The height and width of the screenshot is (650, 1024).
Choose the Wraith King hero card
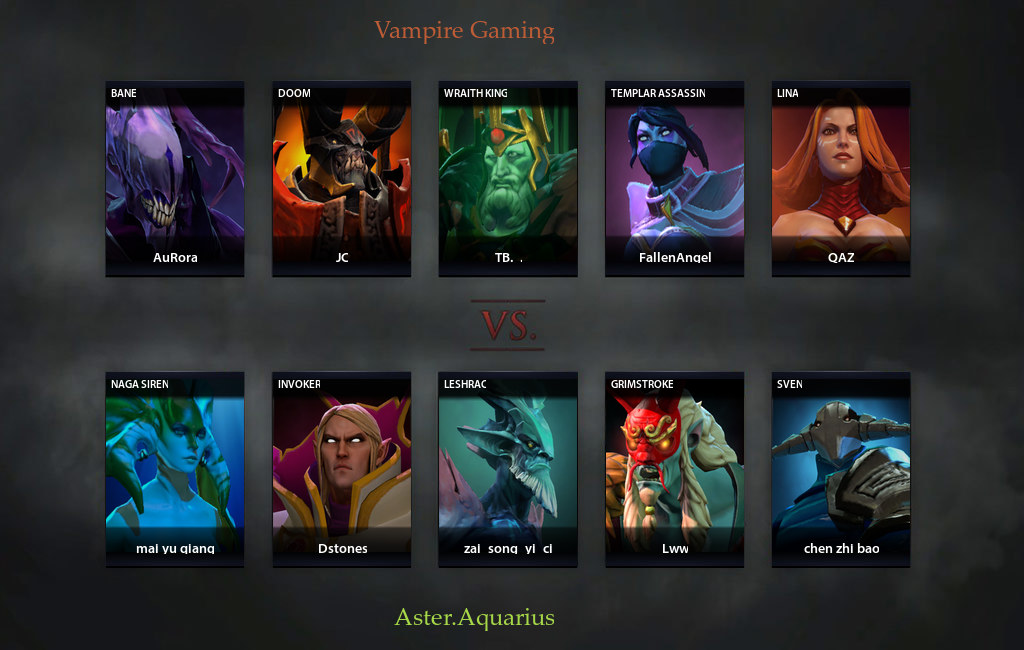(x=508, y=178)
